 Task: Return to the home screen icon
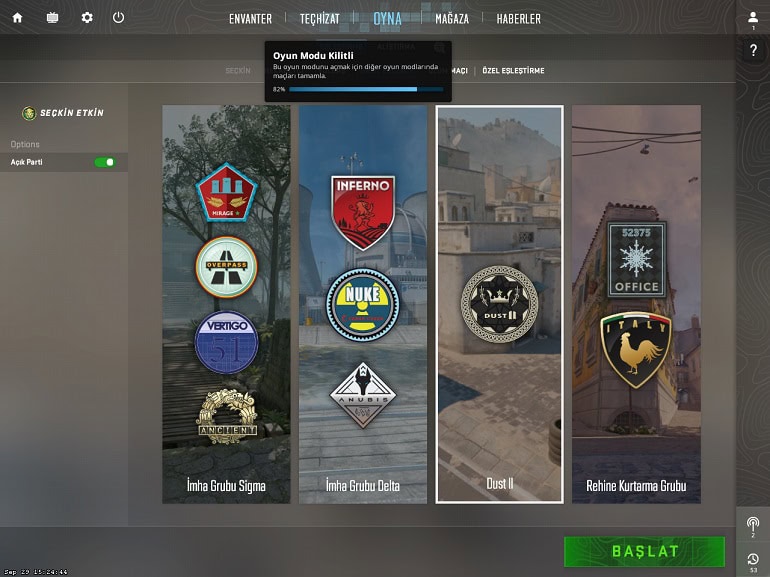pyautogui.click(x=17, y=18)
